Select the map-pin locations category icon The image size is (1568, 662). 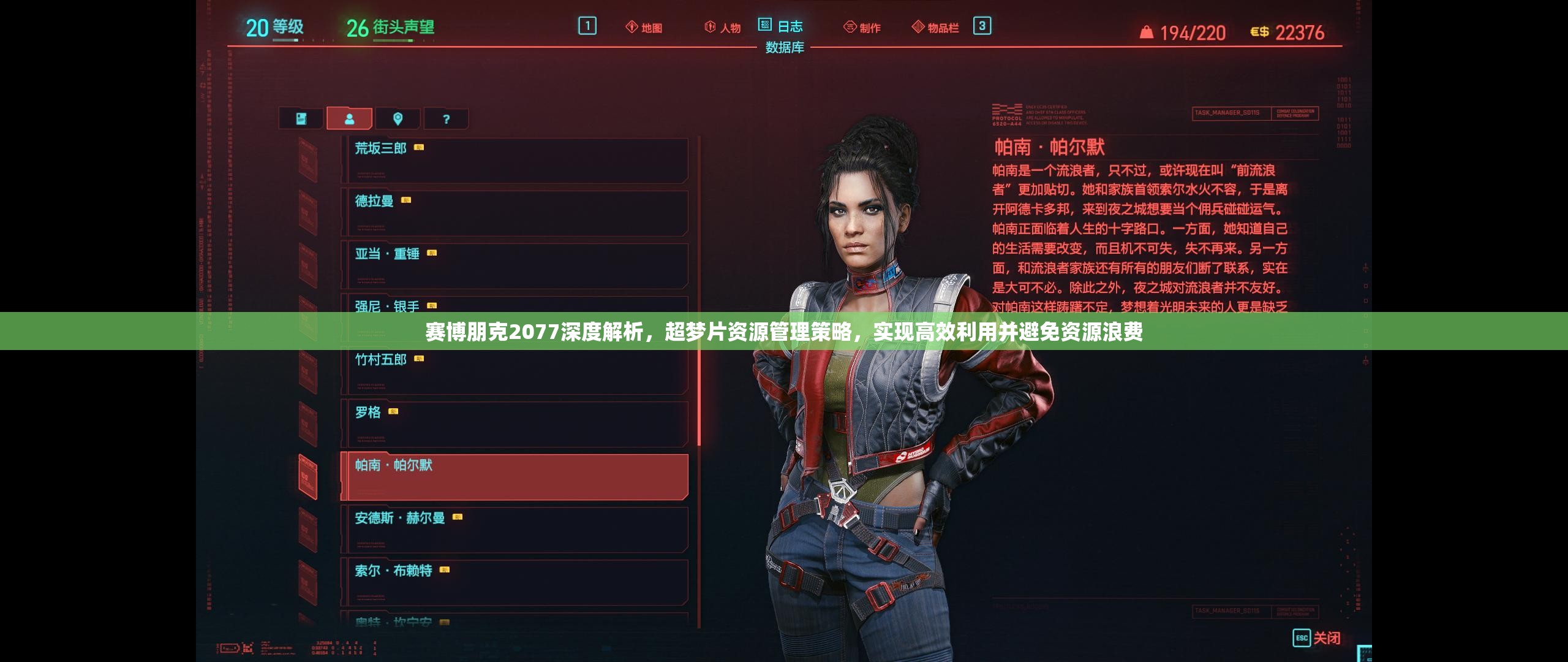(399, 118)
